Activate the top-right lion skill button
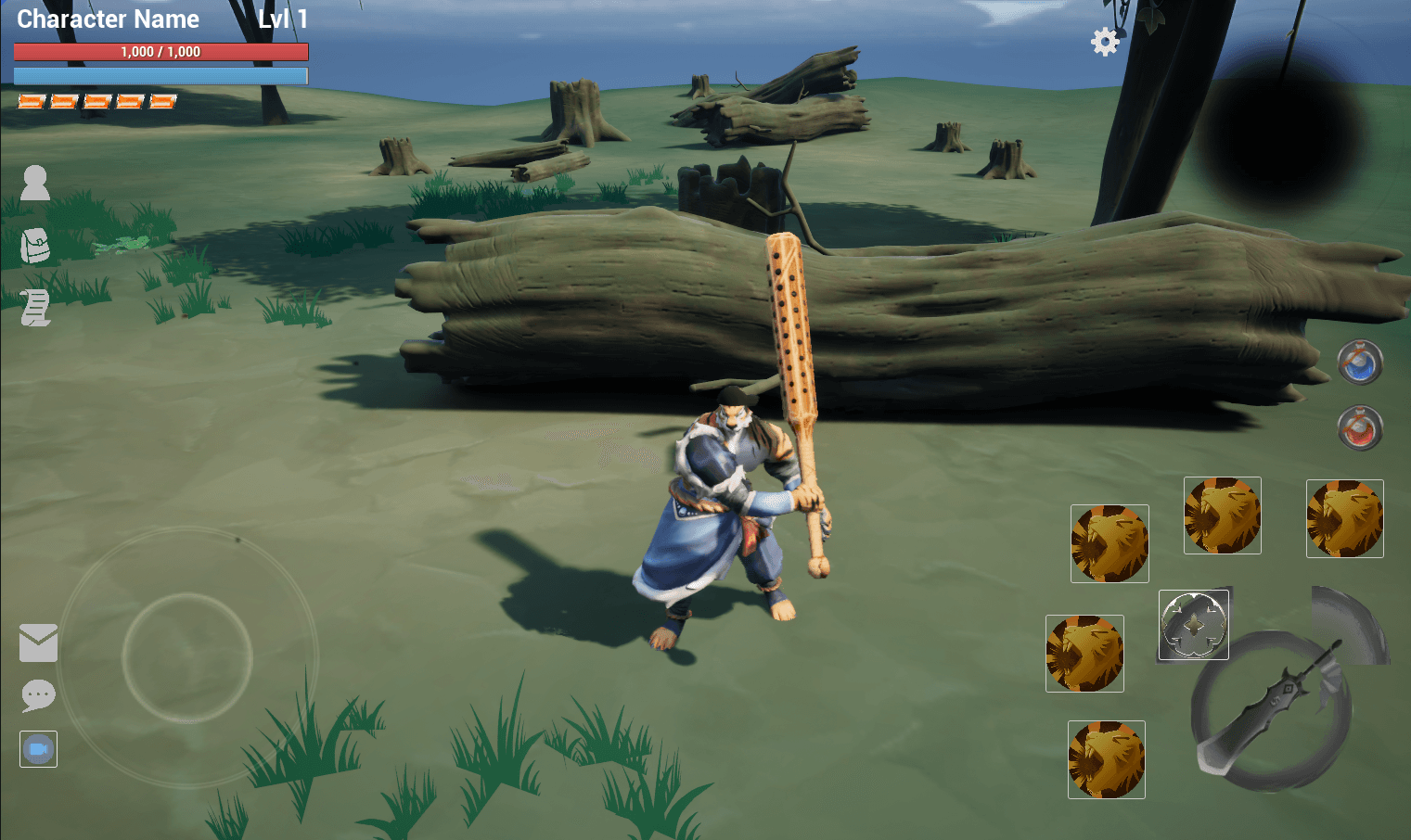 [1344, 518]
